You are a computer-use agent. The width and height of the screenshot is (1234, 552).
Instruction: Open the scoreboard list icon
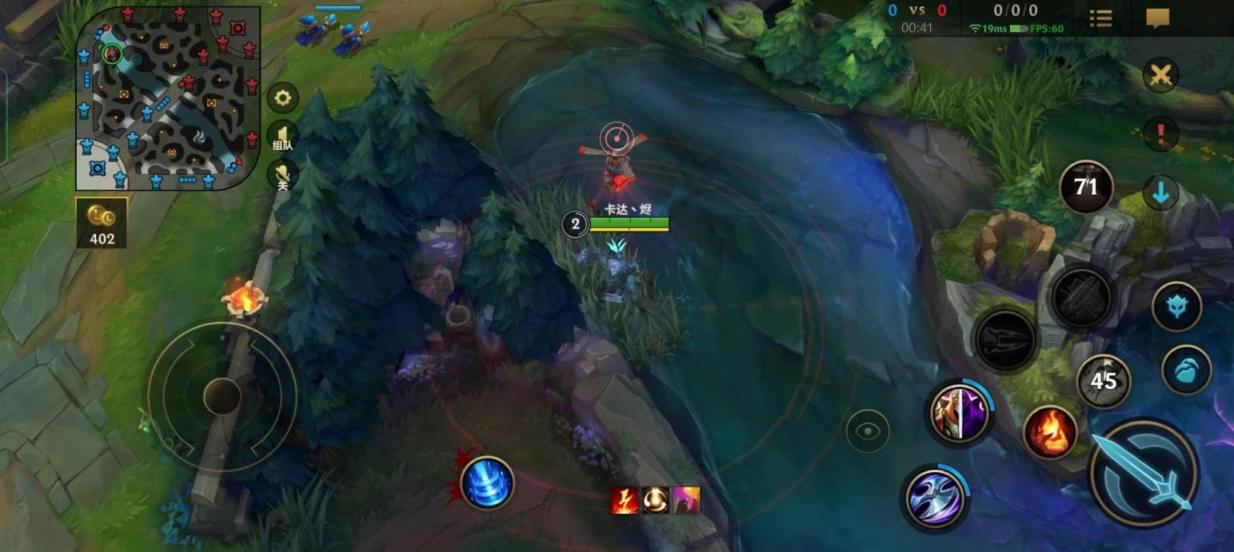pos(1100,18)
